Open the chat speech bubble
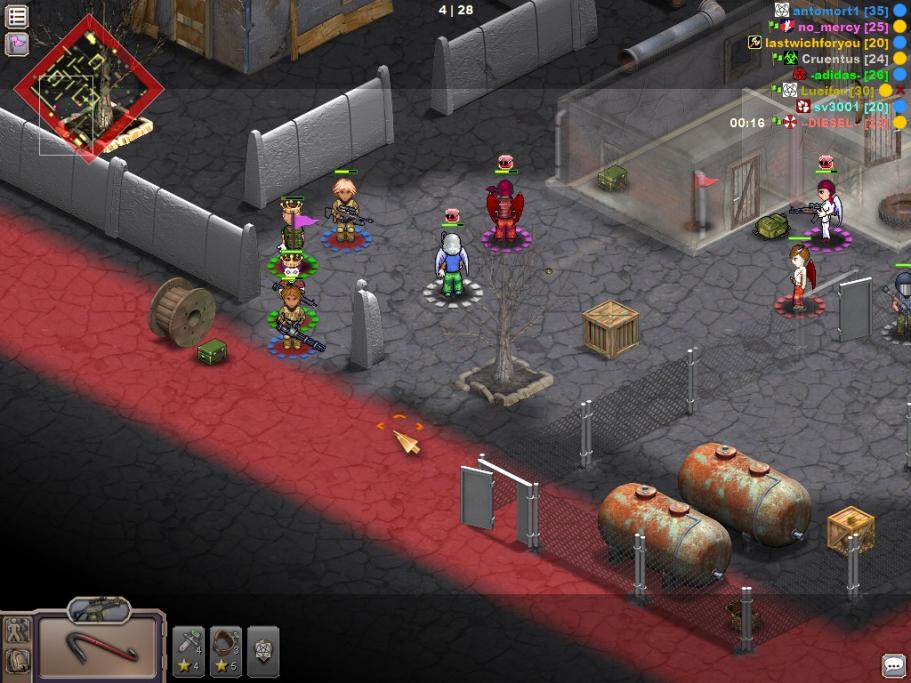Image resolution: width=911 pixels, height=683 pixels. point(893,665)
